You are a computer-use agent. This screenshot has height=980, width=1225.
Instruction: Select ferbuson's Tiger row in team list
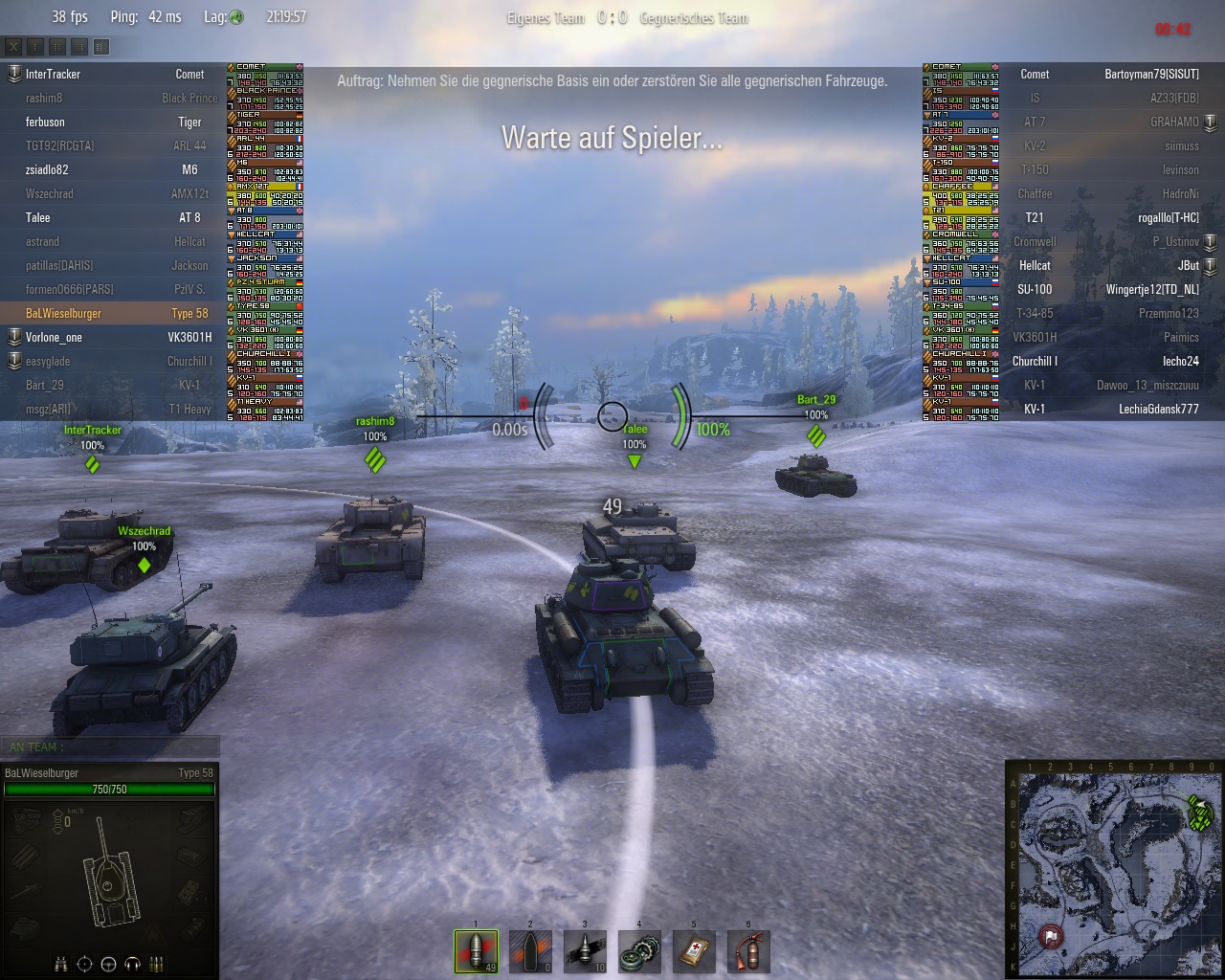(x=113, y=122)
